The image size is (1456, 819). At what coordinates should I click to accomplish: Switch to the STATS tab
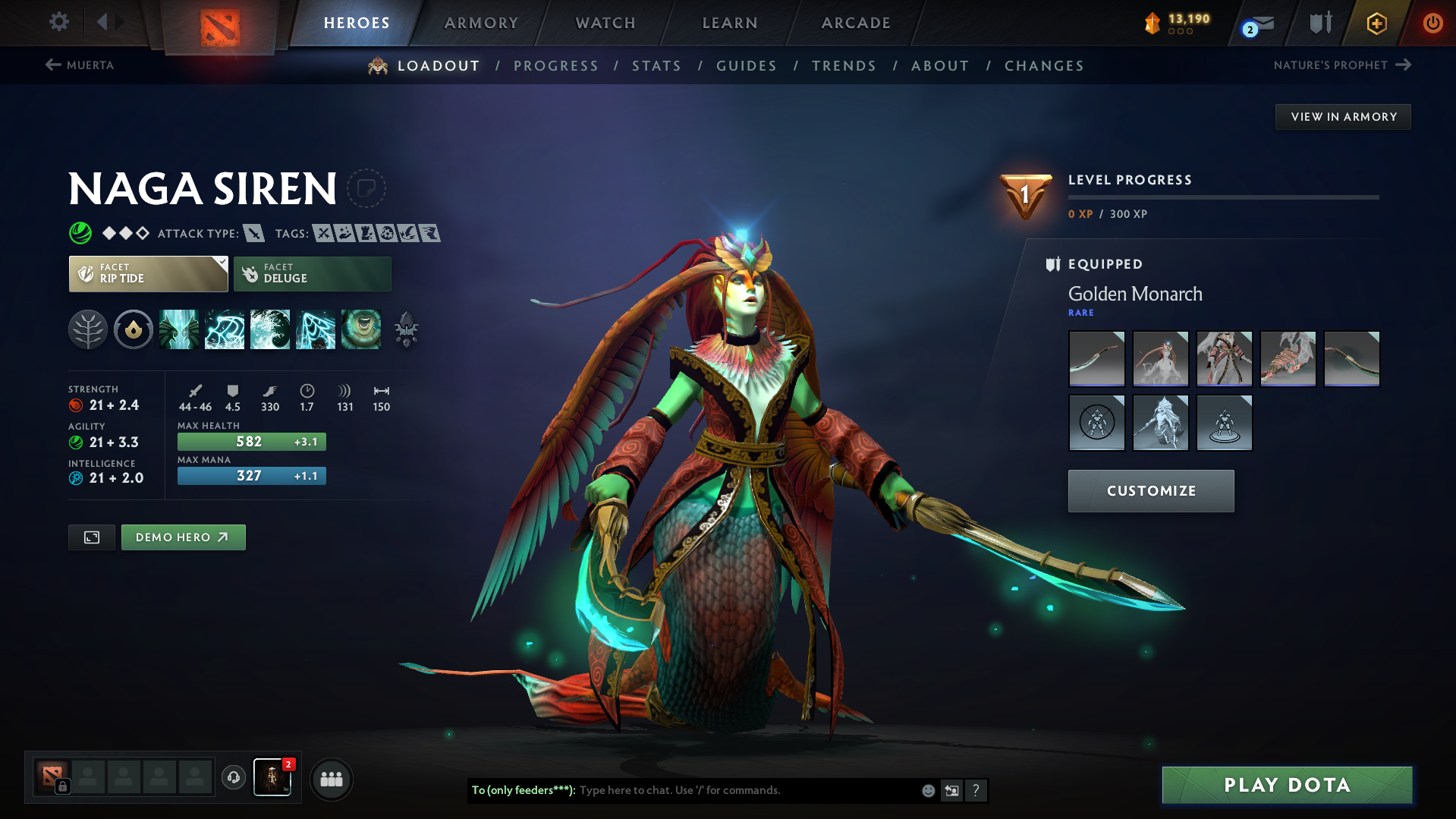point(656,66)
